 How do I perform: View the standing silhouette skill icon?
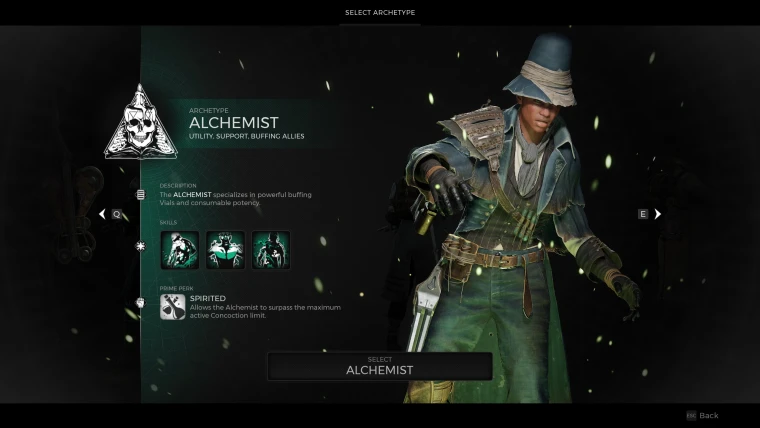[x=270, y=250]
